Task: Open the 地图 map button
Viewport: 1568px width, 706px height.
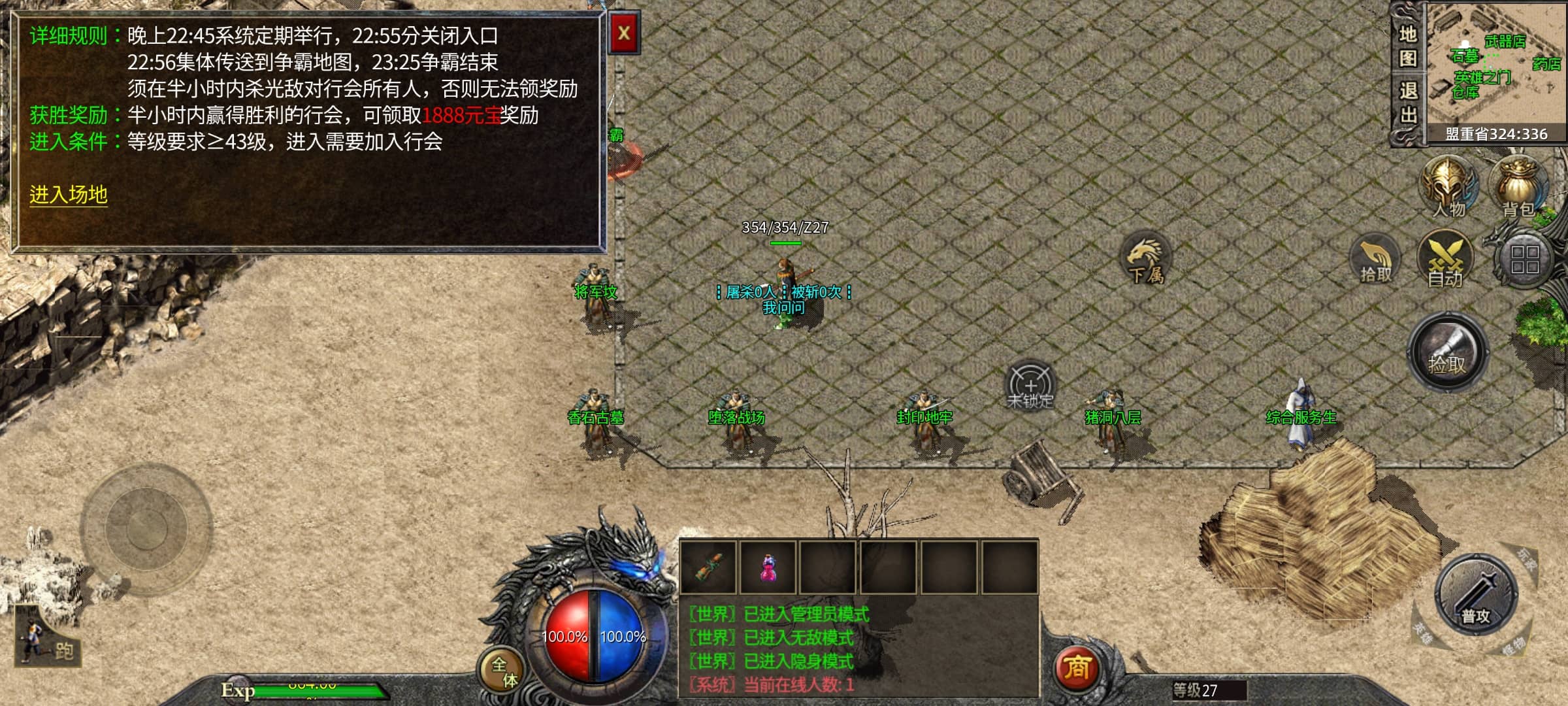Action: [1407, 46]
